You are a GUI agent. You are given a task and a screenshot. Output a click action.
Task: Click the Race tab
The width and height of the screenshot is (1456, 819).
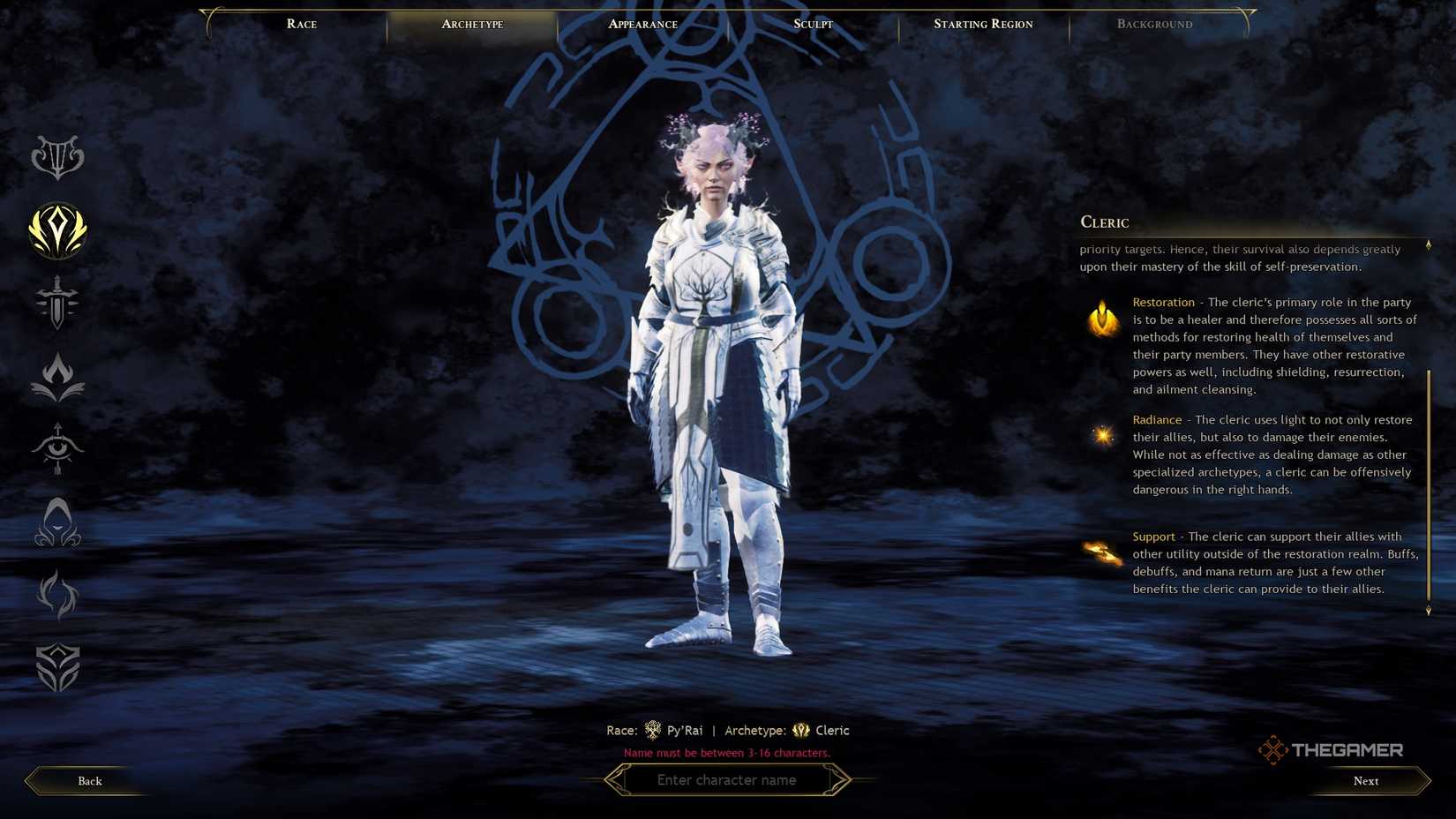point(301,24)
